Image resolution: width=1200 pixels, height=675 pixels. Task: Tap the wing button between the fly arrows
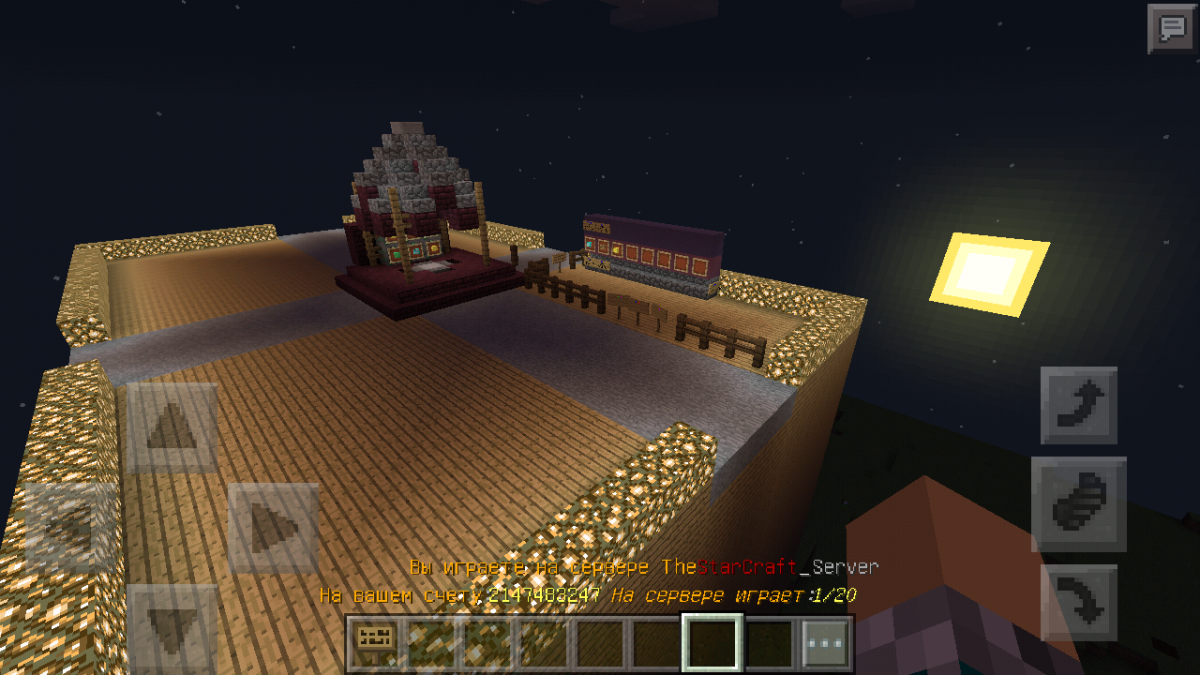tap(1079, 504)
